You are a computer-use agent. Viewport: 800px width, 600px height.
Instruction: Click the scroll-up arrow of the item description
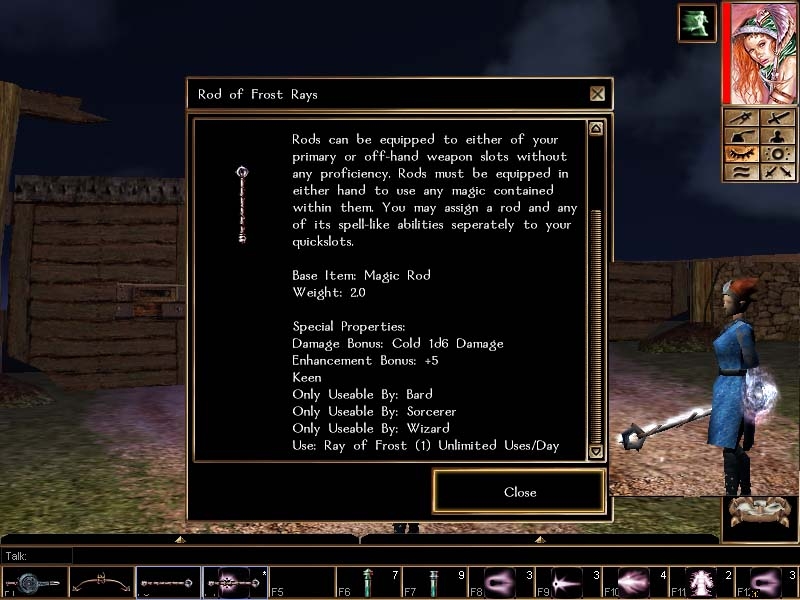tap(596, 129)
